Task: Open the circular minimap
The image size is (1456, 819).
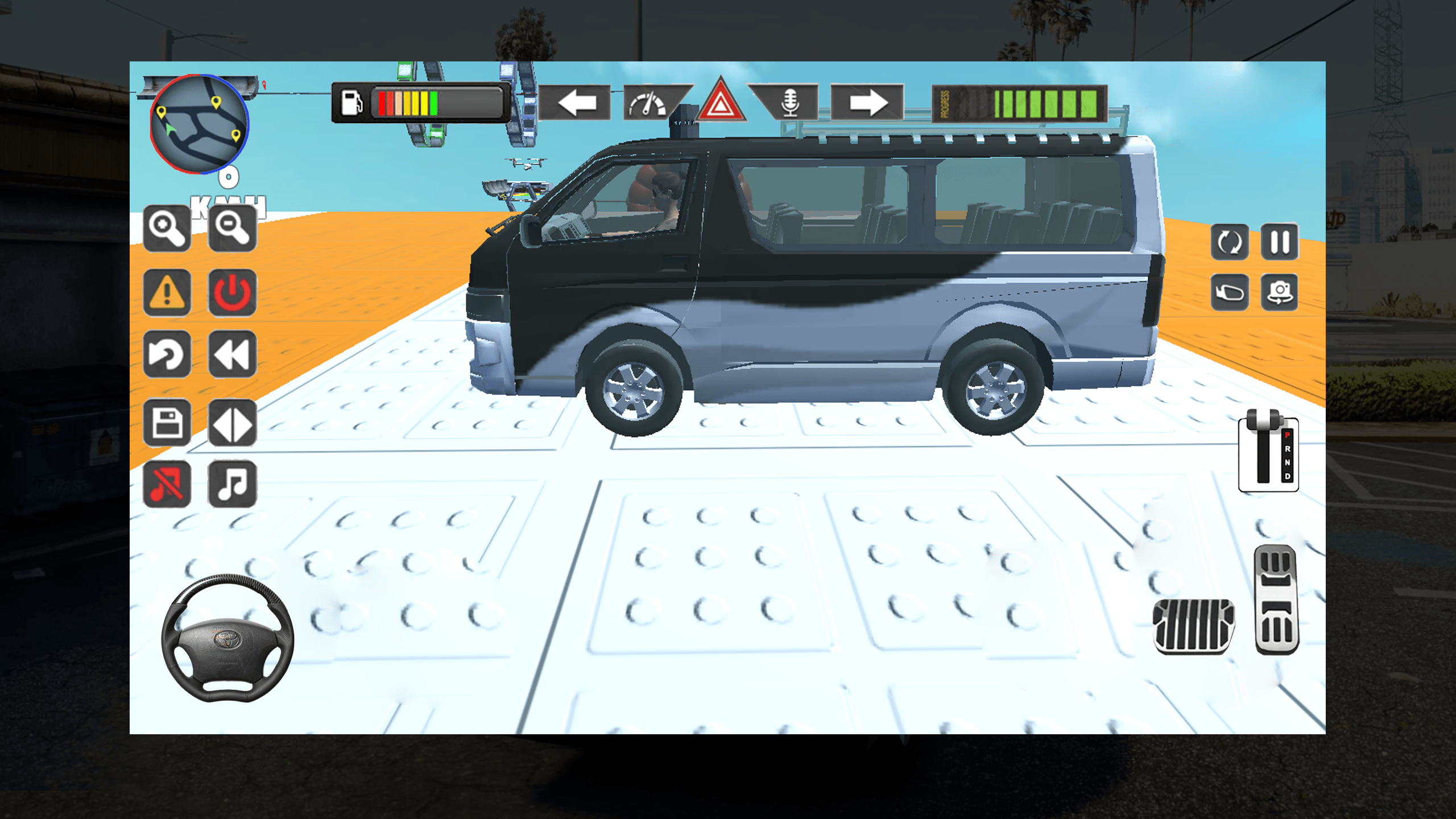Action: coord(199,124)
